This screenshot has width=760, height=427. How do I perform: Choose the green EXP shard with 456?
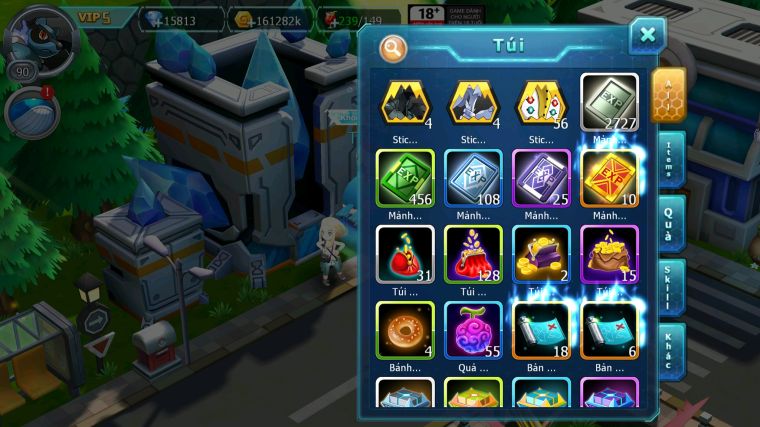coord(405,180)
